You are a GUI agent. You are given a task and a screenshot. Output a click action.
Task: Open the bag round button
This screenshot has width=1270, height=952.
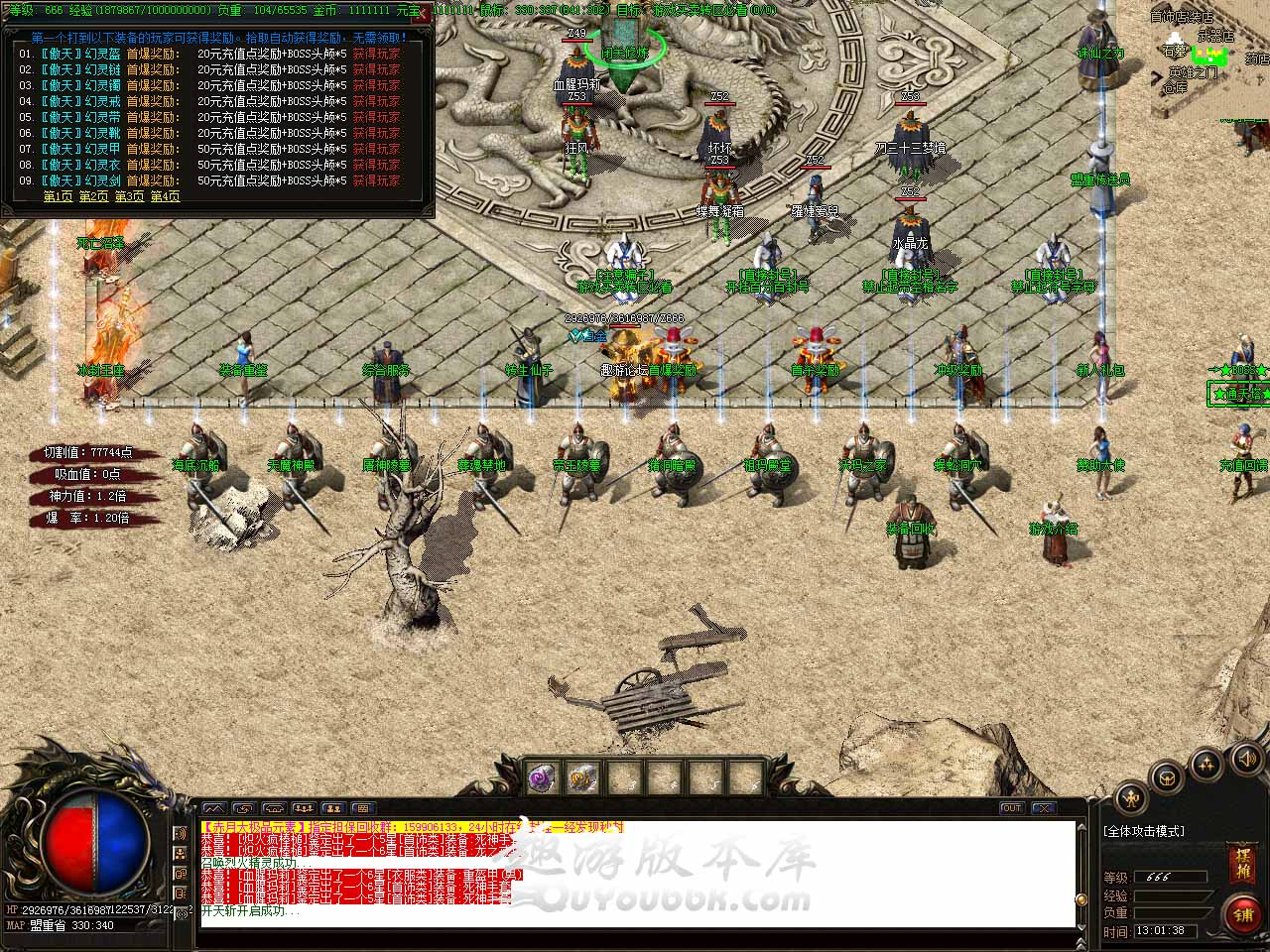pos(1168,777)
